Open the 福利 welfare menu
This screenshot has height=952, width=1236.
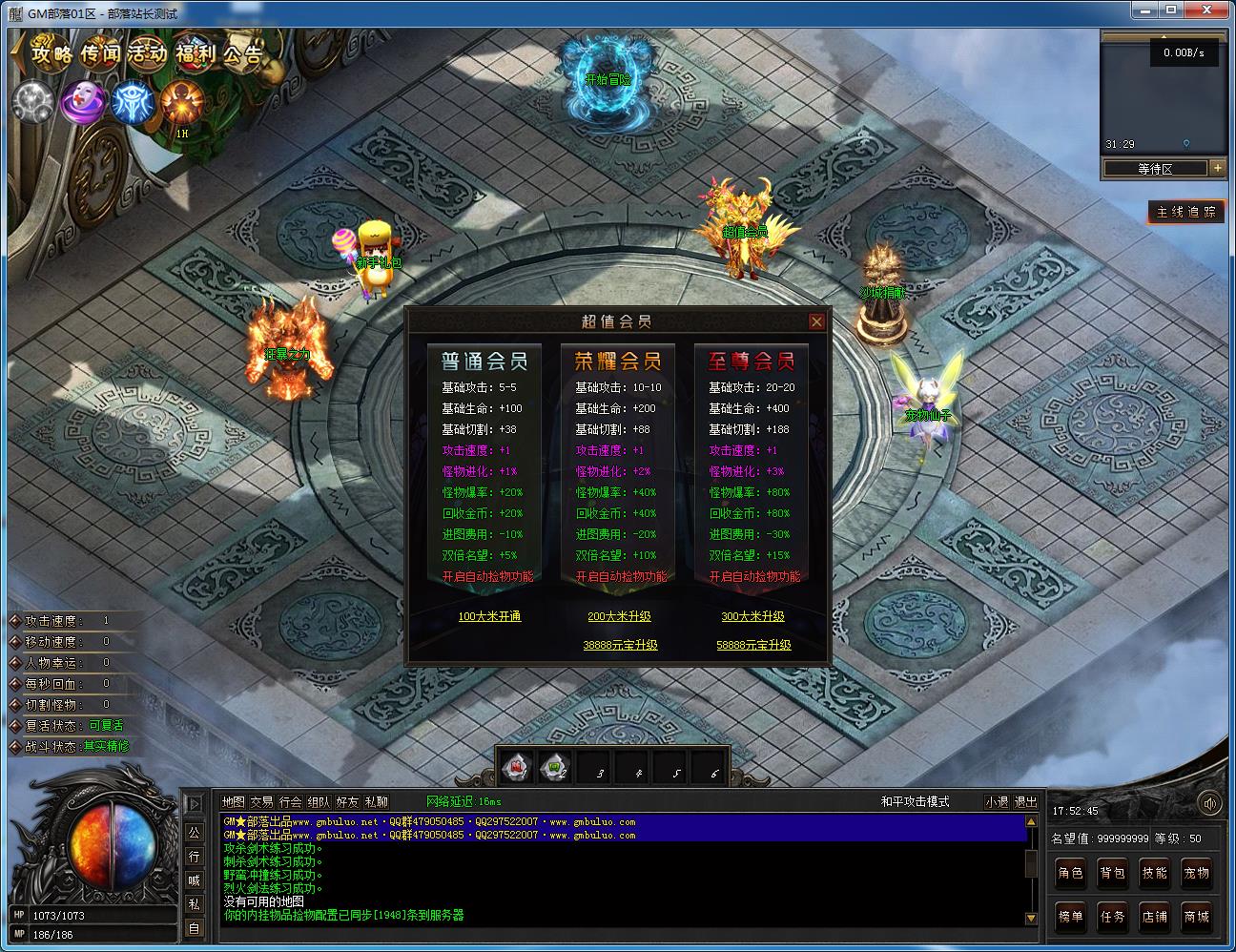(196, 54)
